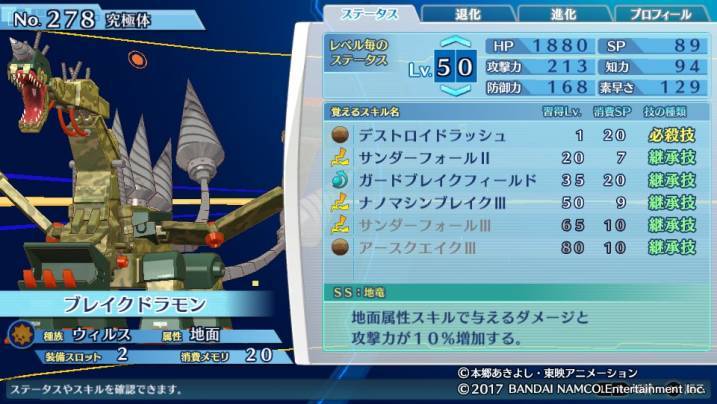Open the 退化 tab

pyautogui.click(x=466, y=14)
